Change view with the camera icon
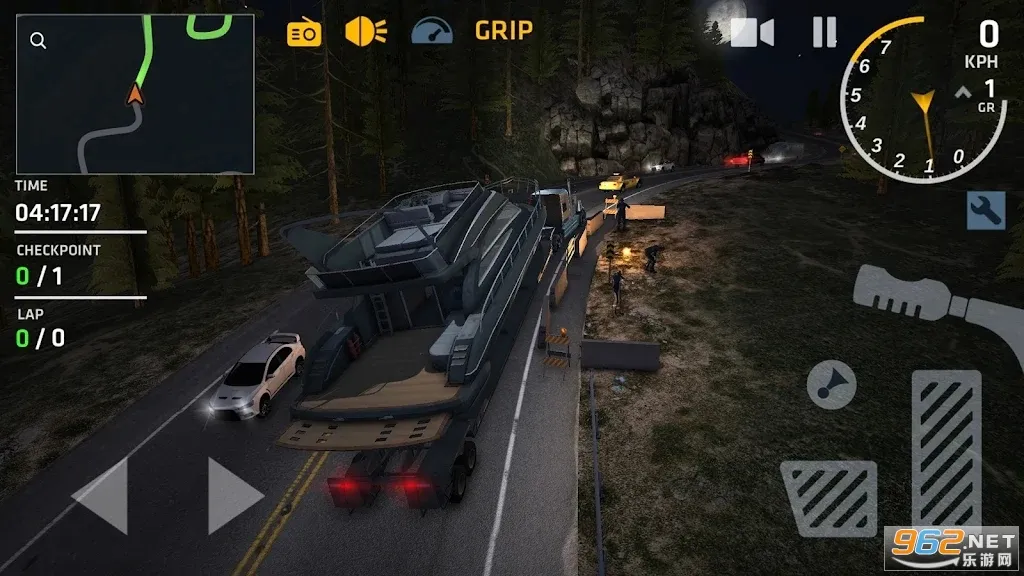Image resolution: width=1024 pixels, height=576 pixels. [752, 33]
